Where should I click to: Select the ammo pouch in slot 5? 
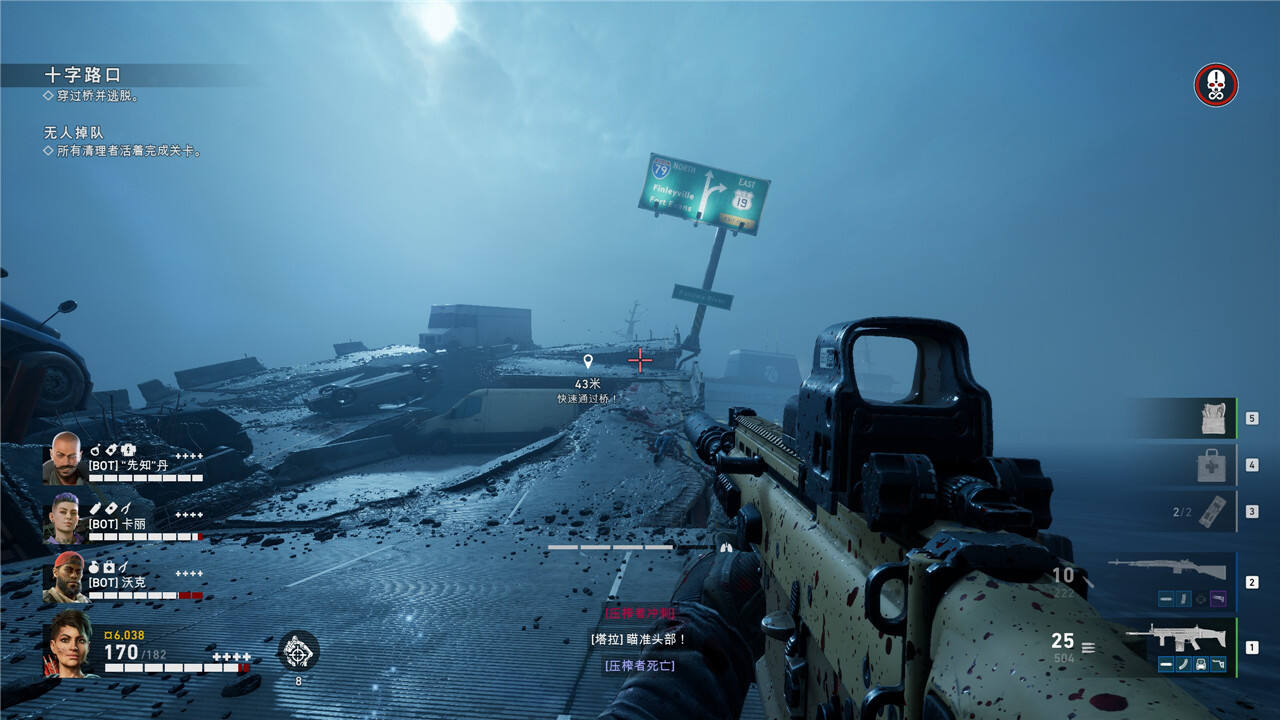click(x=1213, y=419)
